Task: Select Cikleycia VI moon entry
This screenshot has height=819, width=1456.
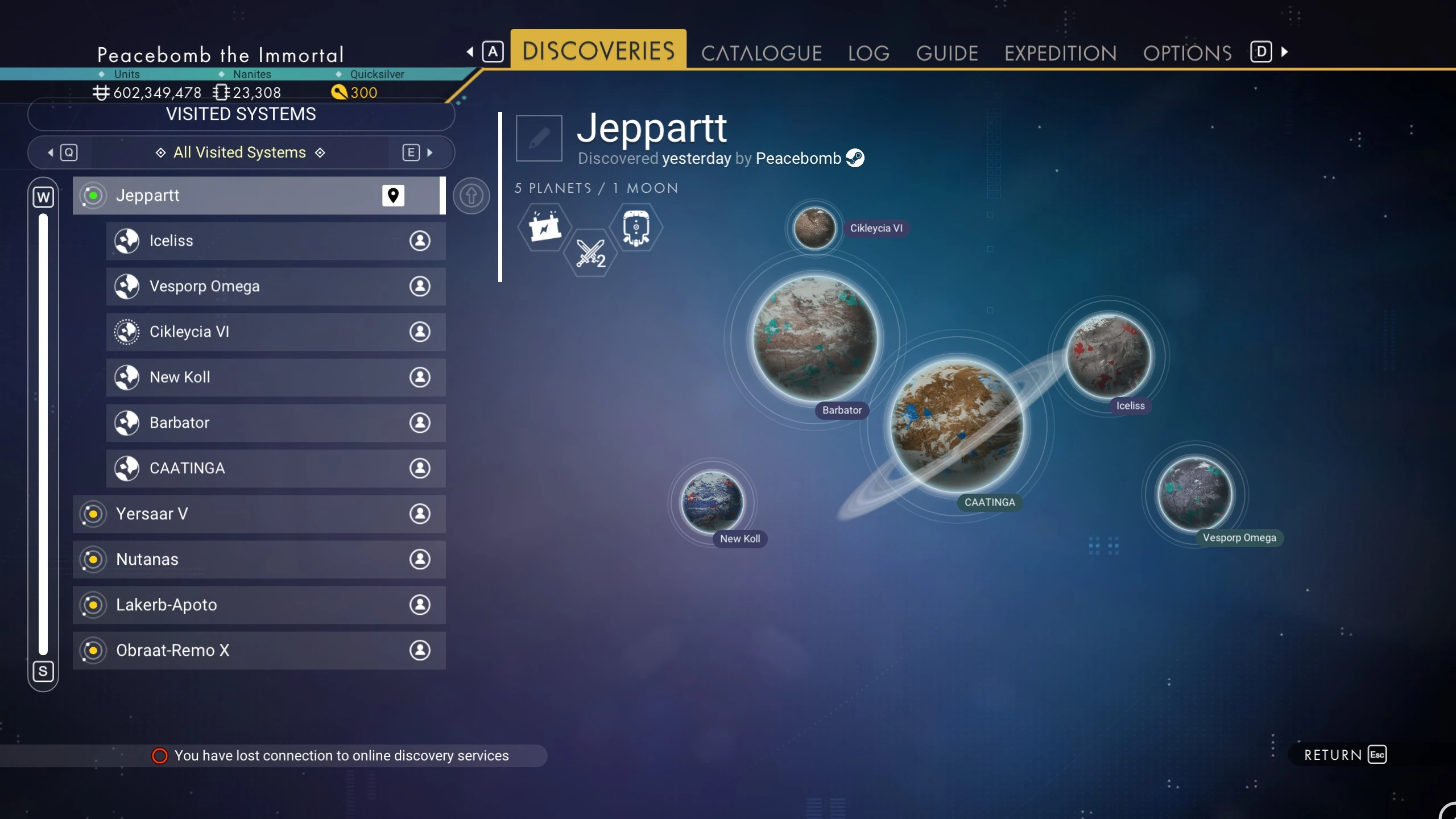Action: [275, 332]
